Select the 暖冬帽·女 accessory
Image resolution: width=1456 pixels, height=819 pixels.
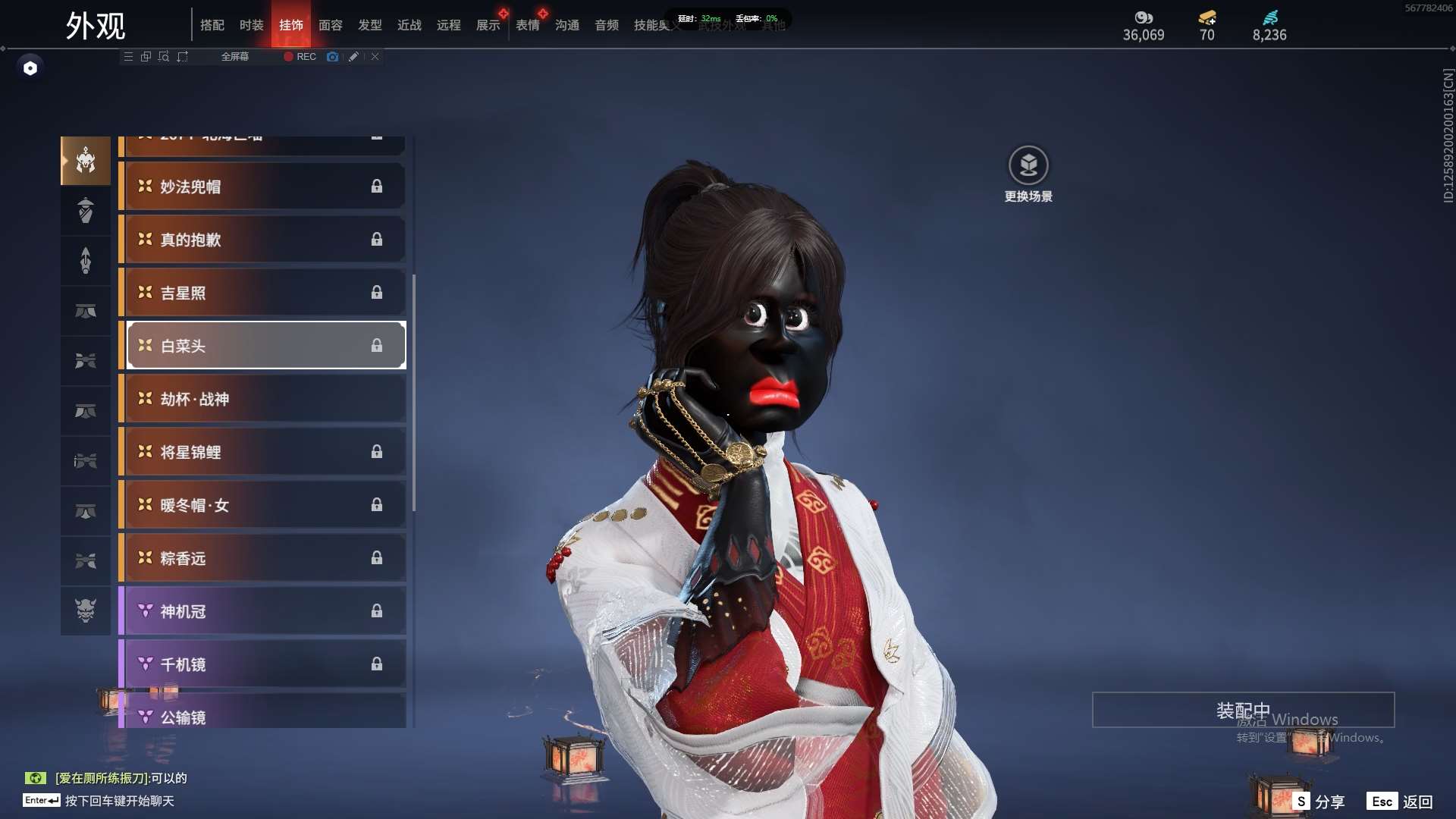262,505
